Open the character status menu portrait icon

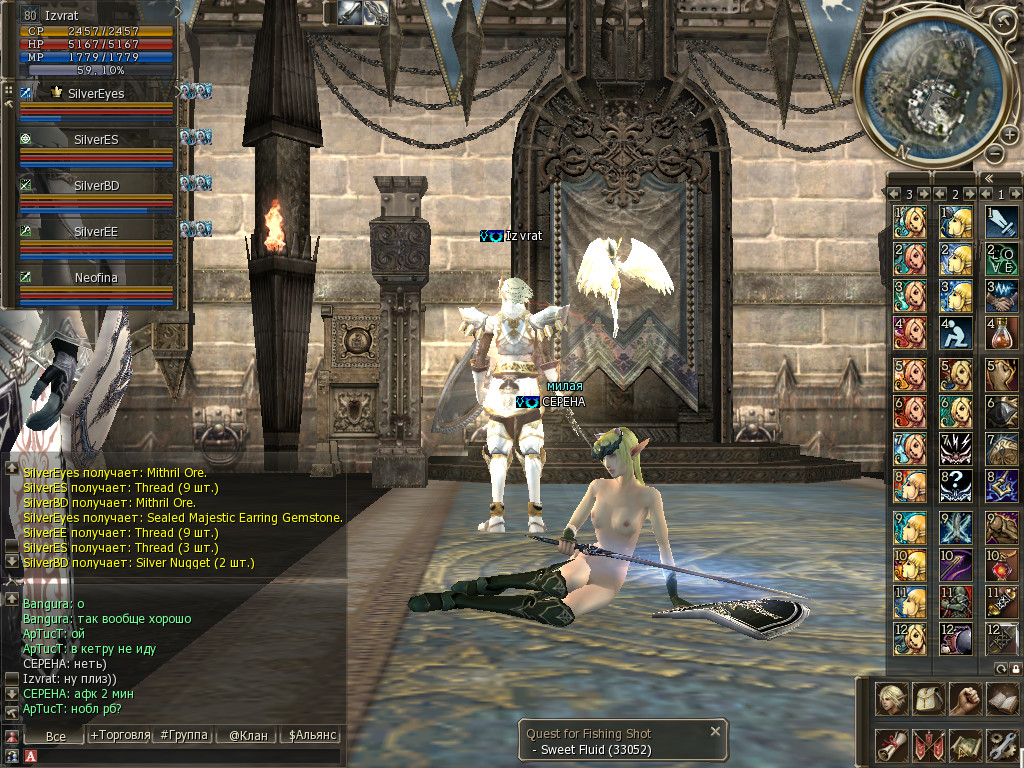[890, 697]
